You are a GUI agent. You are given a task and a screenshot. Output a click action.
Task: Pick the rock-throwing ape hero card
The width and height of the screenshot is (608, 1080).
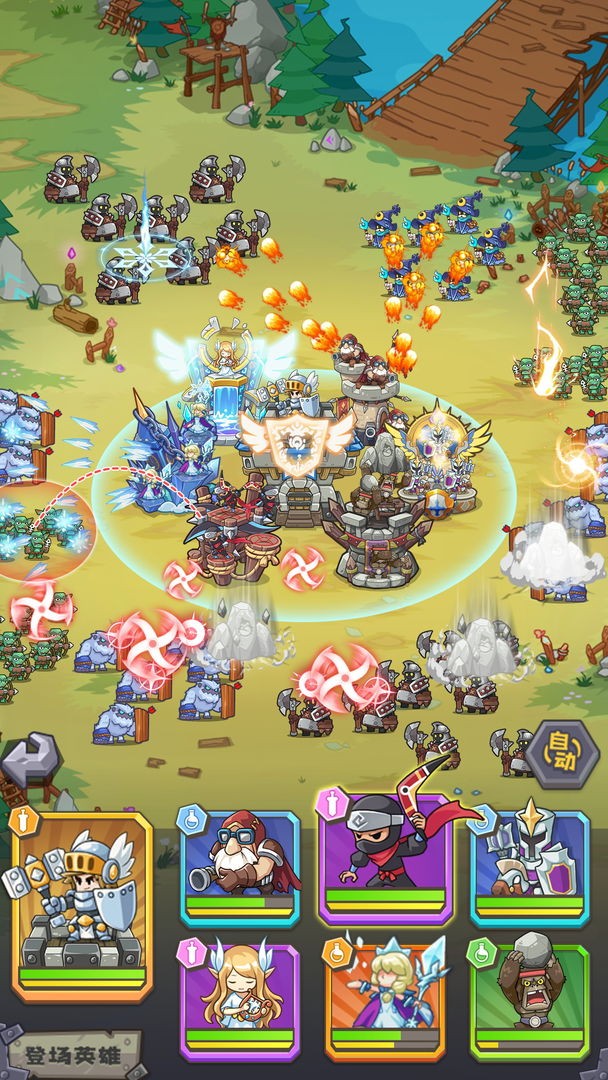(x=529, y=997)
